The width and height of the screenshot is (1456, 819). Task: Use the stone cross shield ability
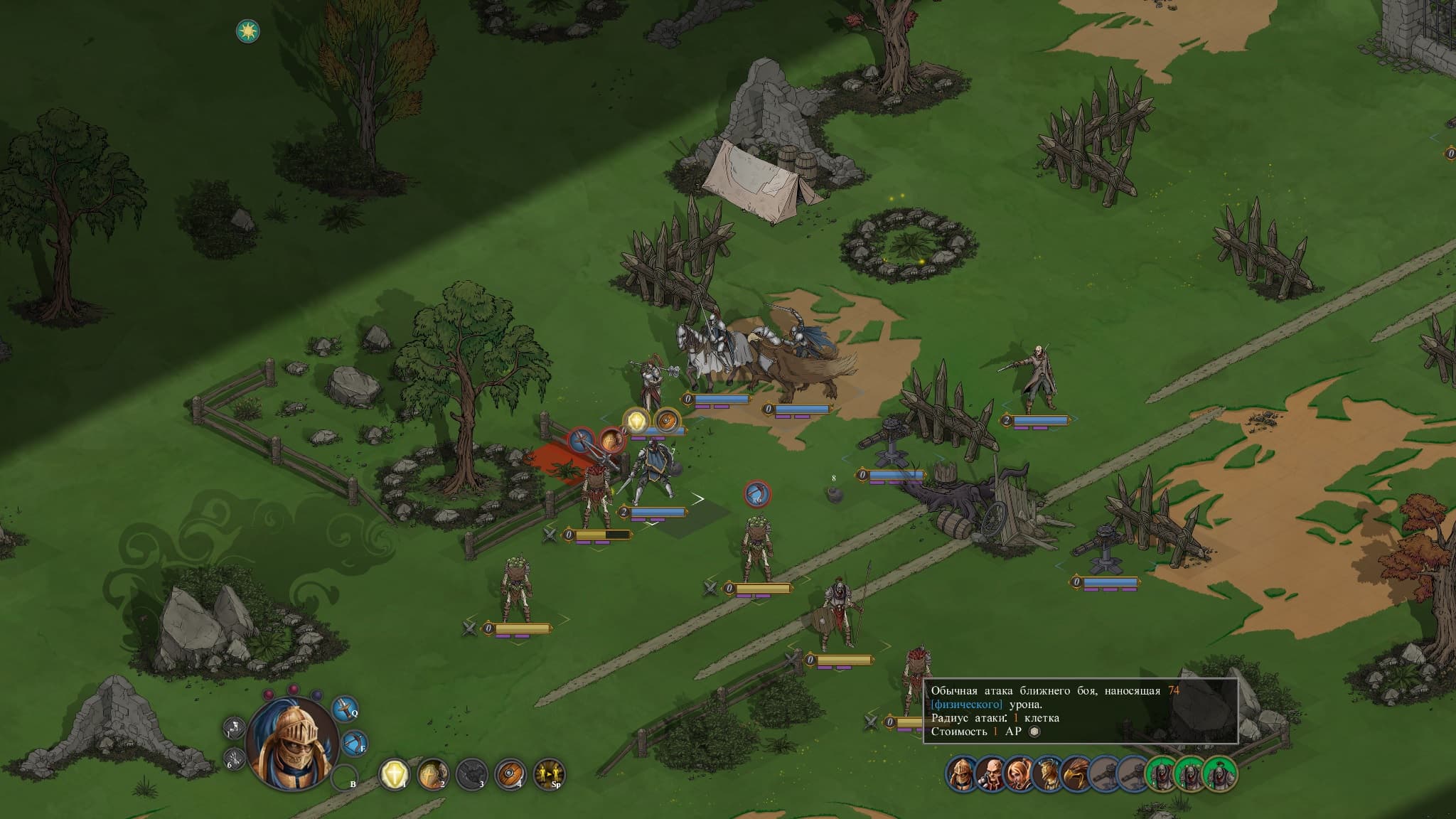[x=432, y=773]
